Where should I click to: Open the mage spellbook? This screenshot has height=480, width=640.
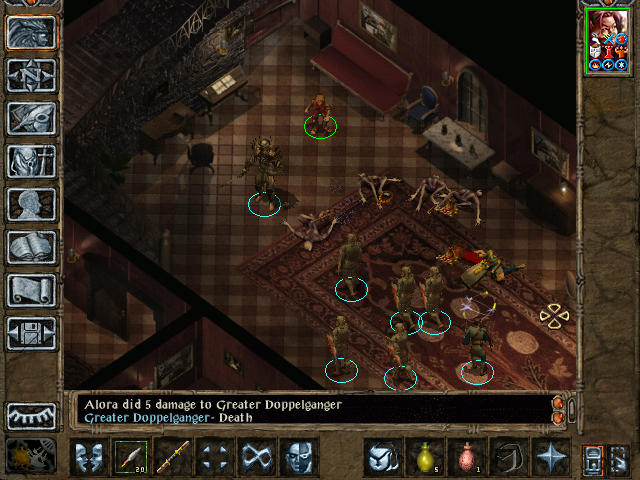coord(31,247)
